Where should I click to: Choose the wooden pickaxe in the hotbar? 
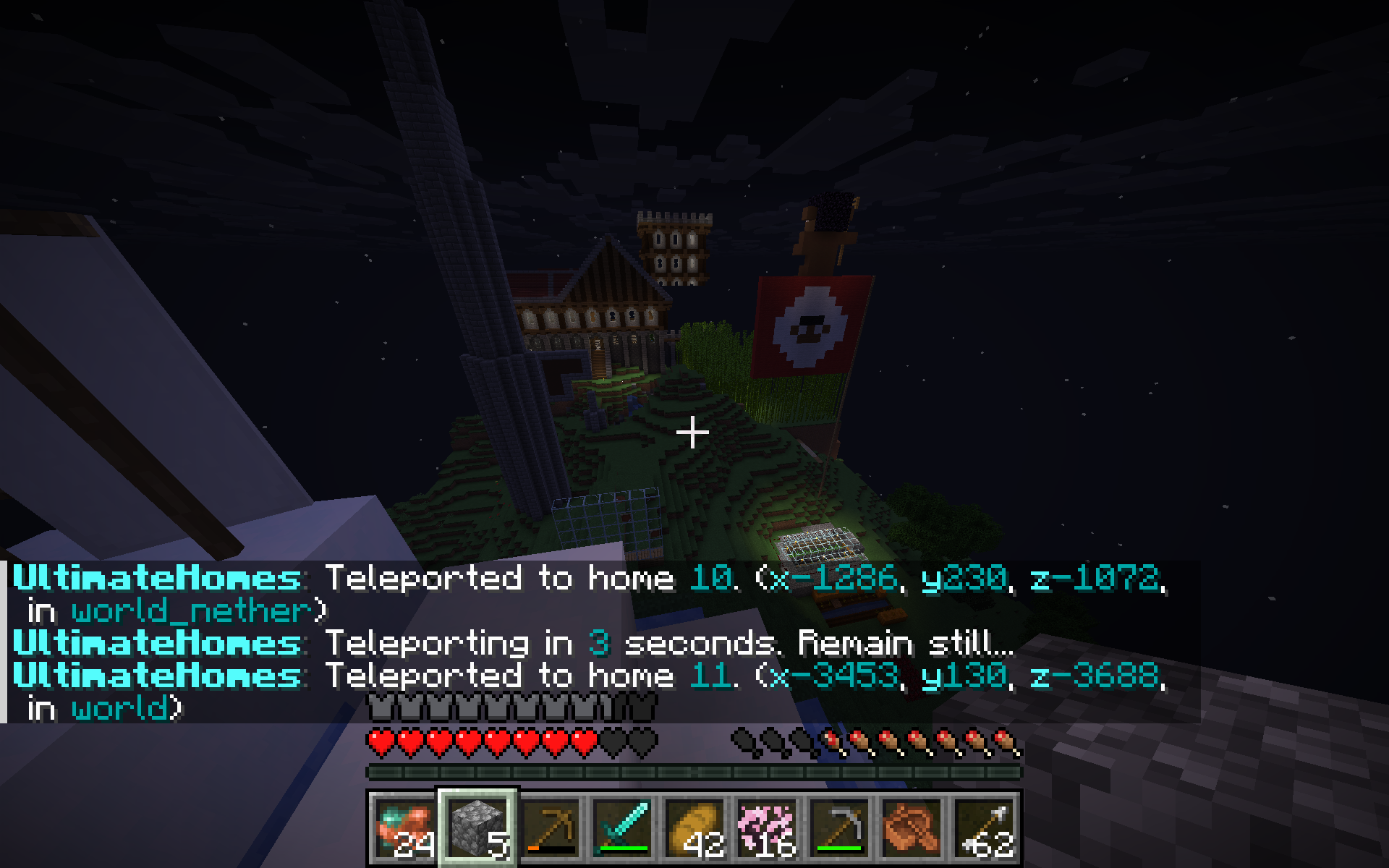point(550,827)
